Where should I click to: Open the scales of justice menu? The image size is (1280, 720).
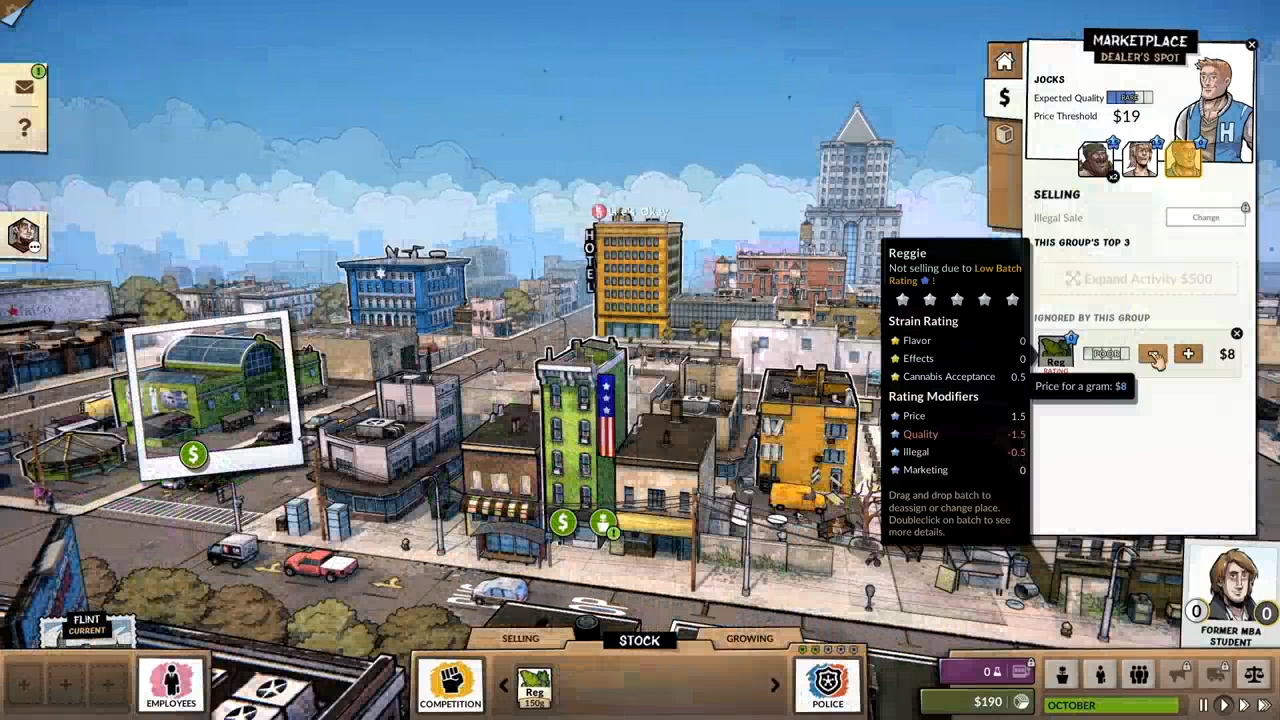pos(1253,675)
